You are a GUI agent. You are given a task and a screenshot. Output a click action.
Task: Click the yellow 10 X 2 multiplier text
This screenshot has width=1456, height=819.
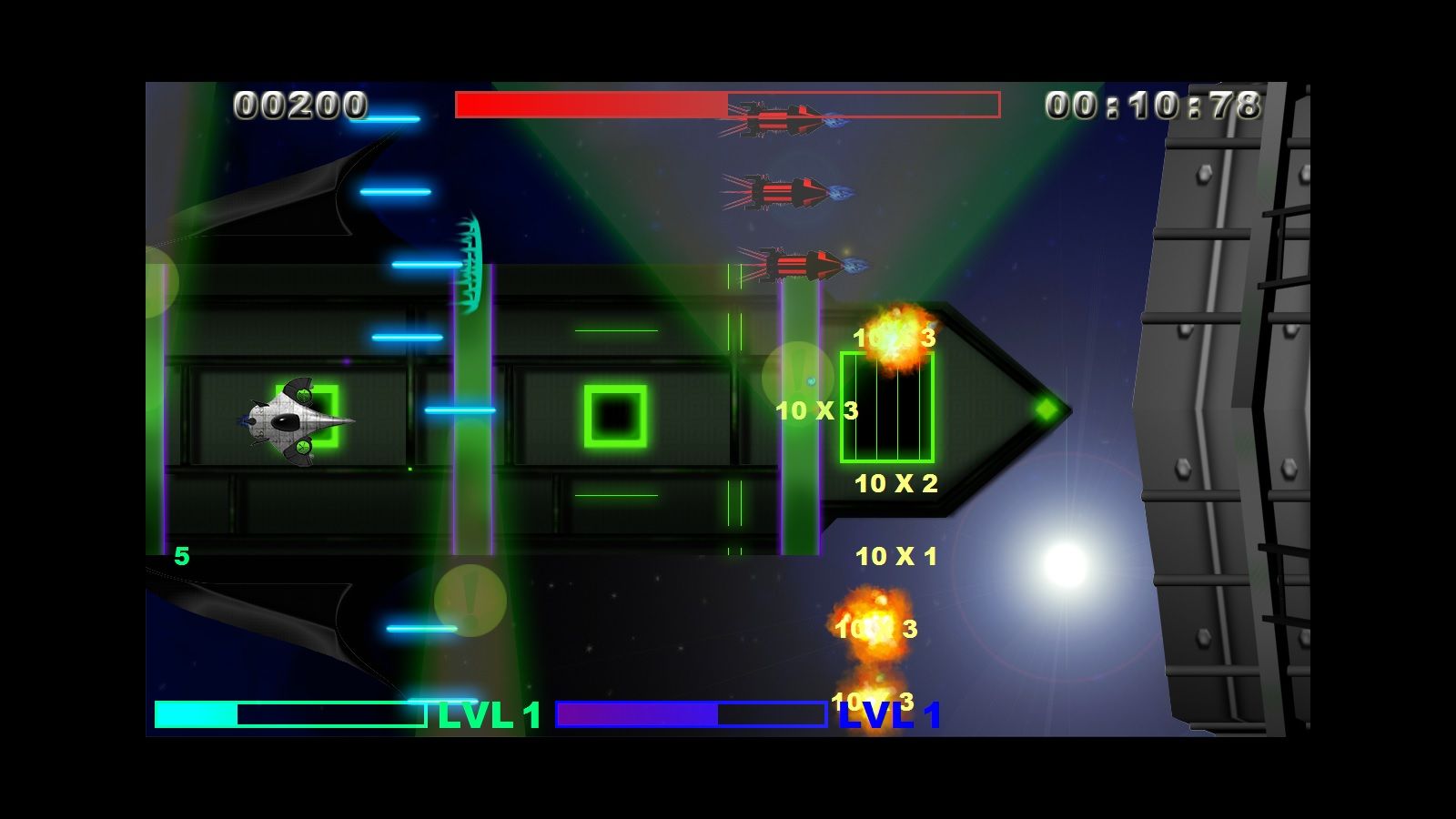[x=896, y=485]
